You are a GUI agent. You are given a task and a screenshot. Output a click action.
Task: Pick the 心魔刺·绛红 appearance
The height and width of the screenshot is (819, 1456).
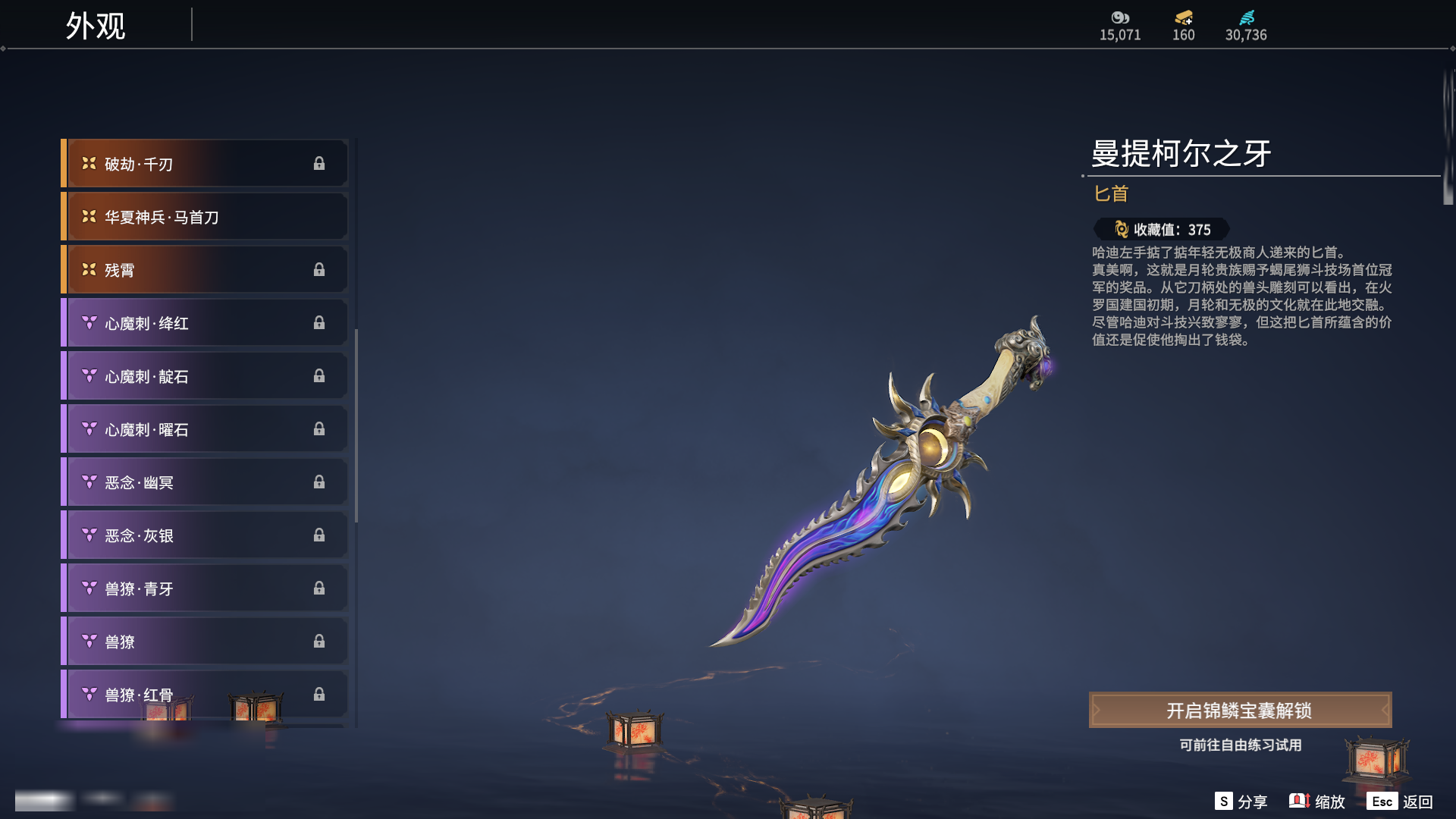206,323
